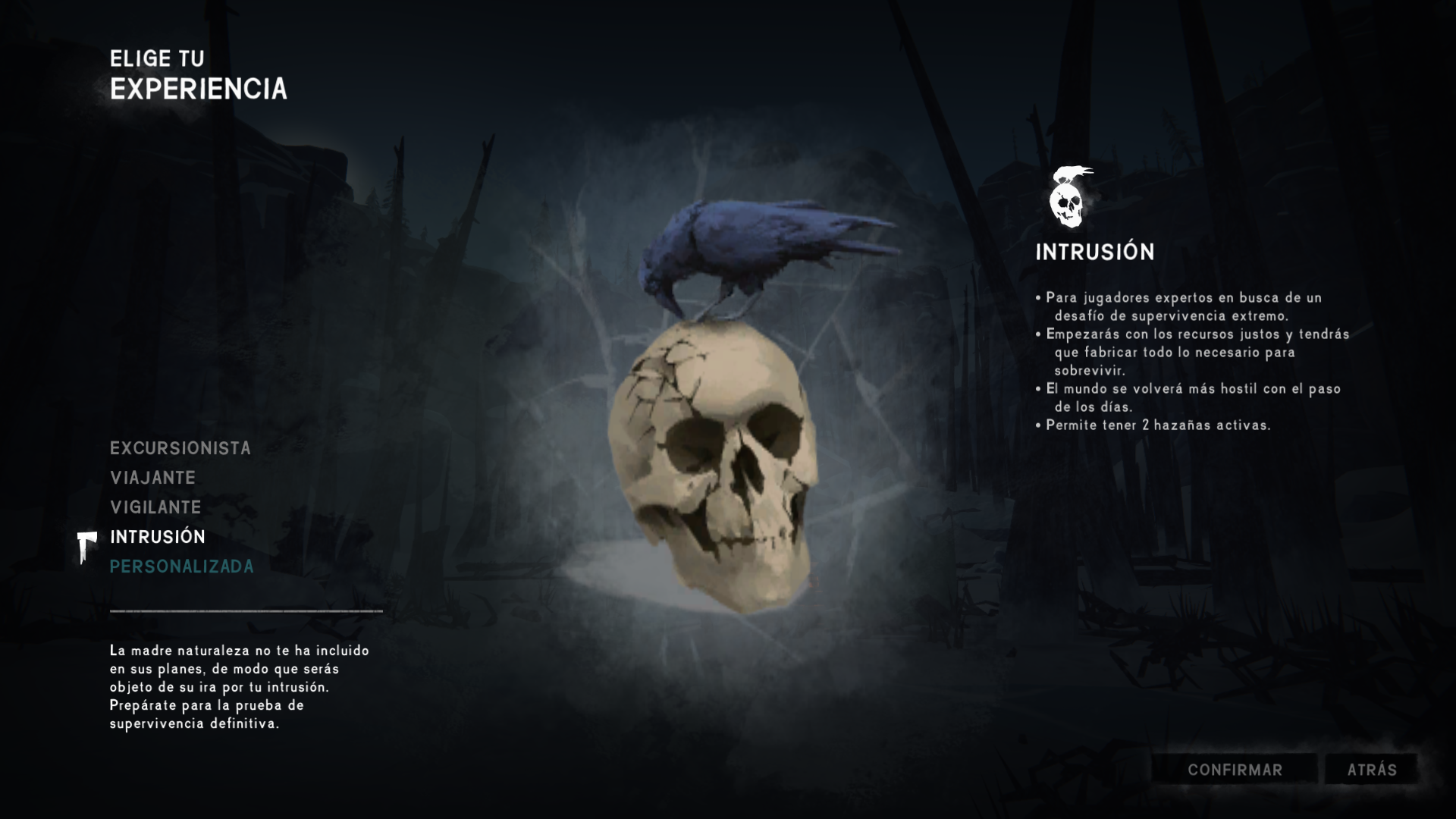Pick the Vigilante experience mode

pyautogui.click(x=155, y=507)
